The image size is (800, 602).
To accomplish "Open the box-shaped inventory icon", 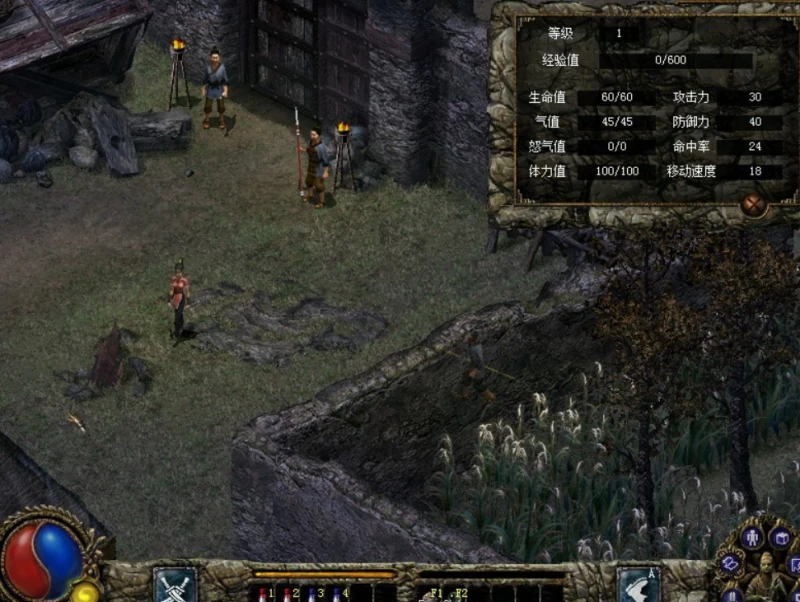I will click(781, 540).
